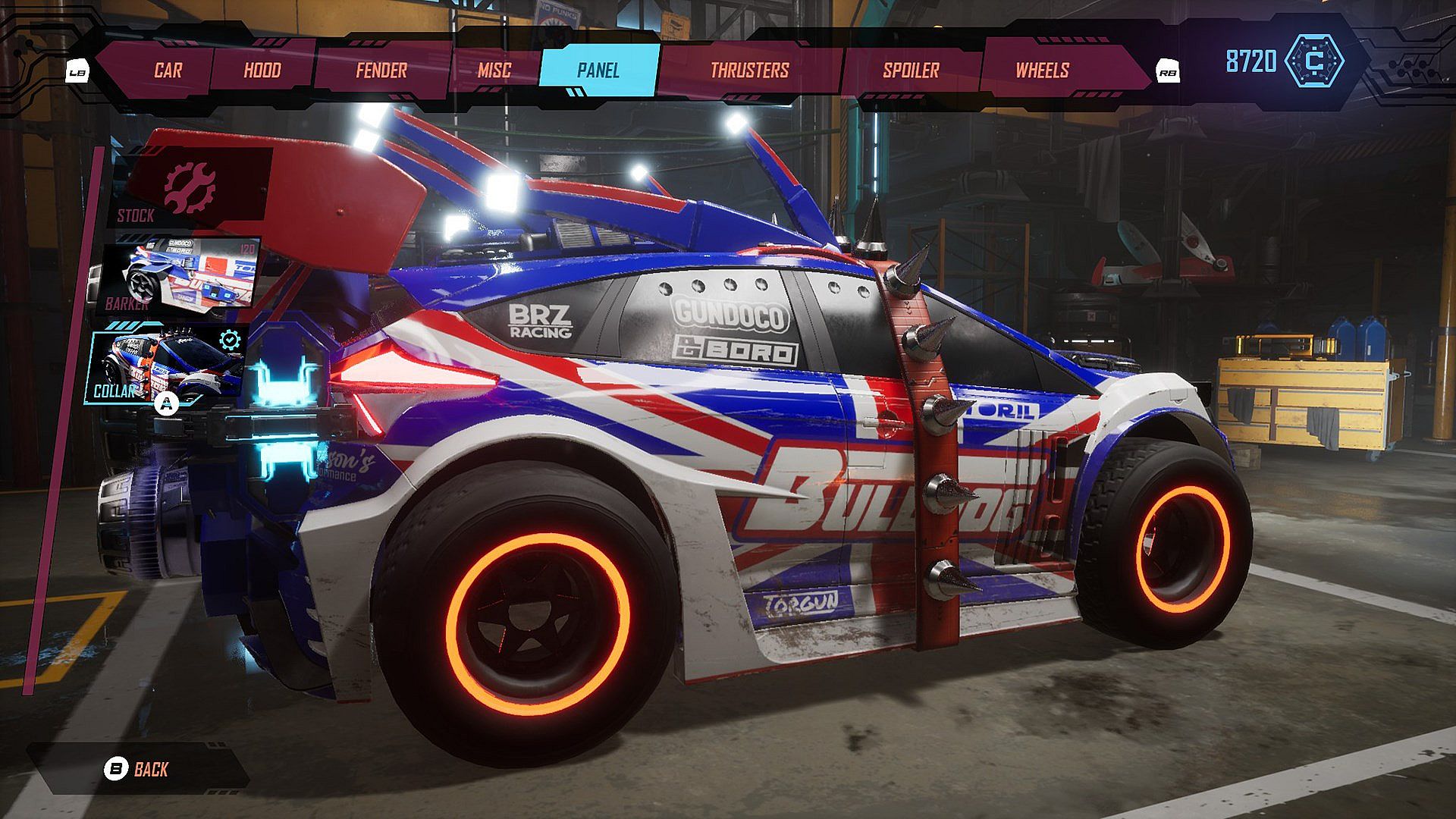Go back to the previous menu

click(x=137, y=770)
